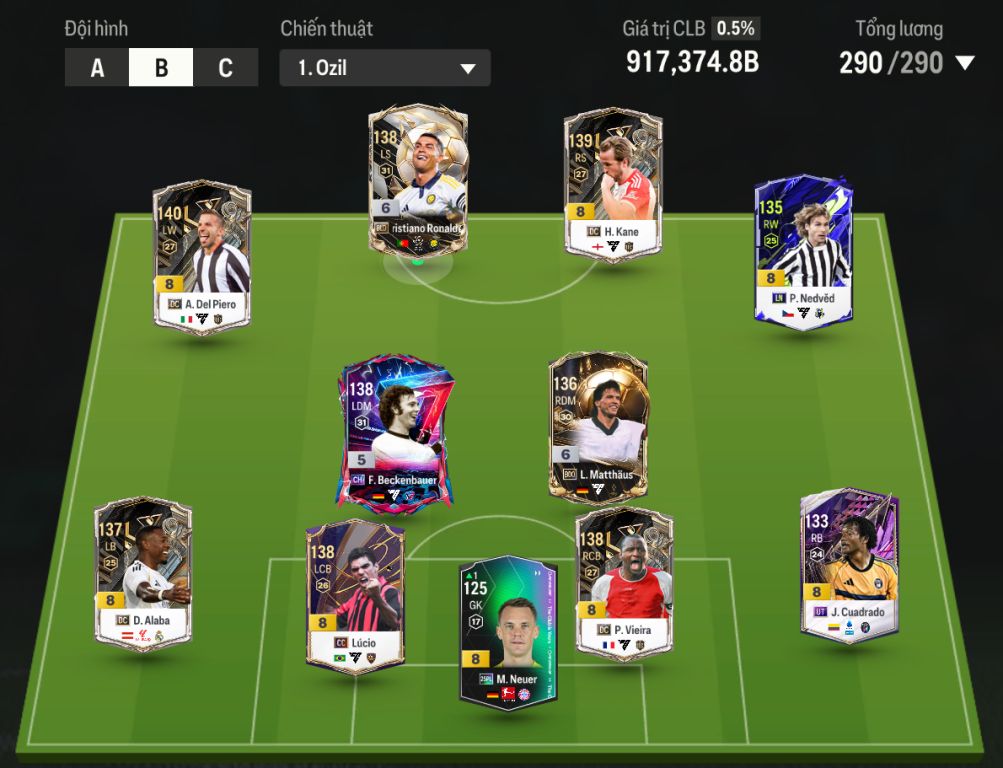Expand the total salary 290/290 arrow
This screenshot has height=768, width=1003.
click(964, 64)
